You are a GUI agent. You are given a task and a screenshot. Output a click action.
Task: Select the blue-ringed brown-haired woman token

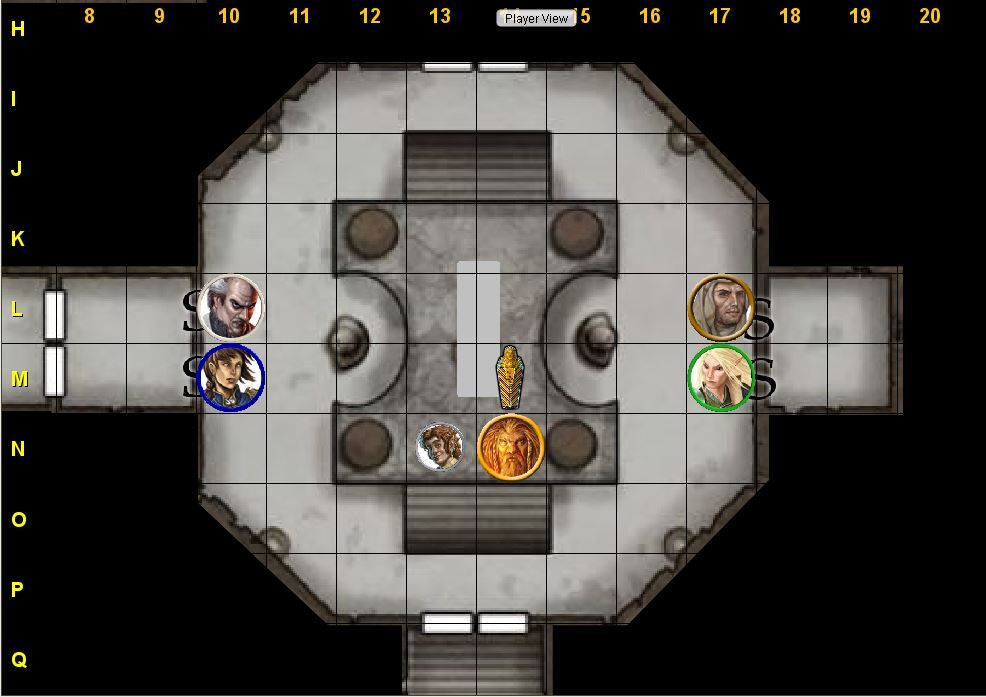231,377
